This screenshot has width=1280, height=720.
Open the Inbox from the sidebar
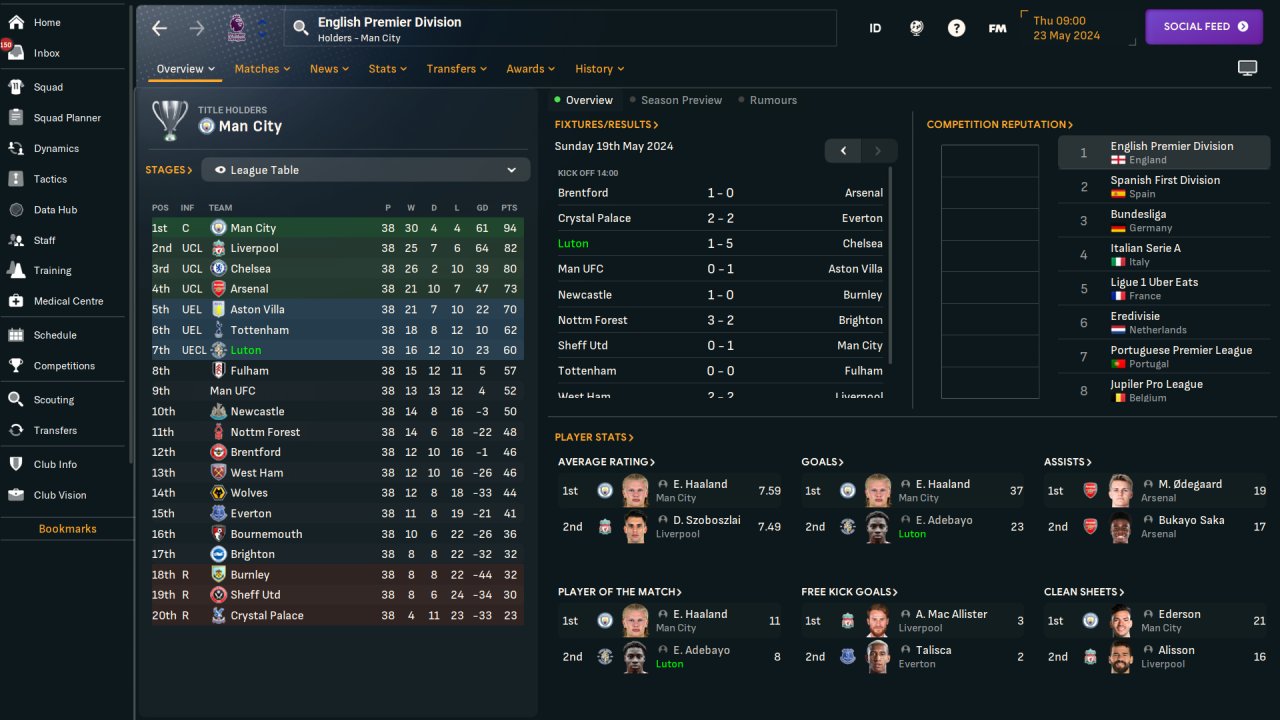click(x=46, y=53)
